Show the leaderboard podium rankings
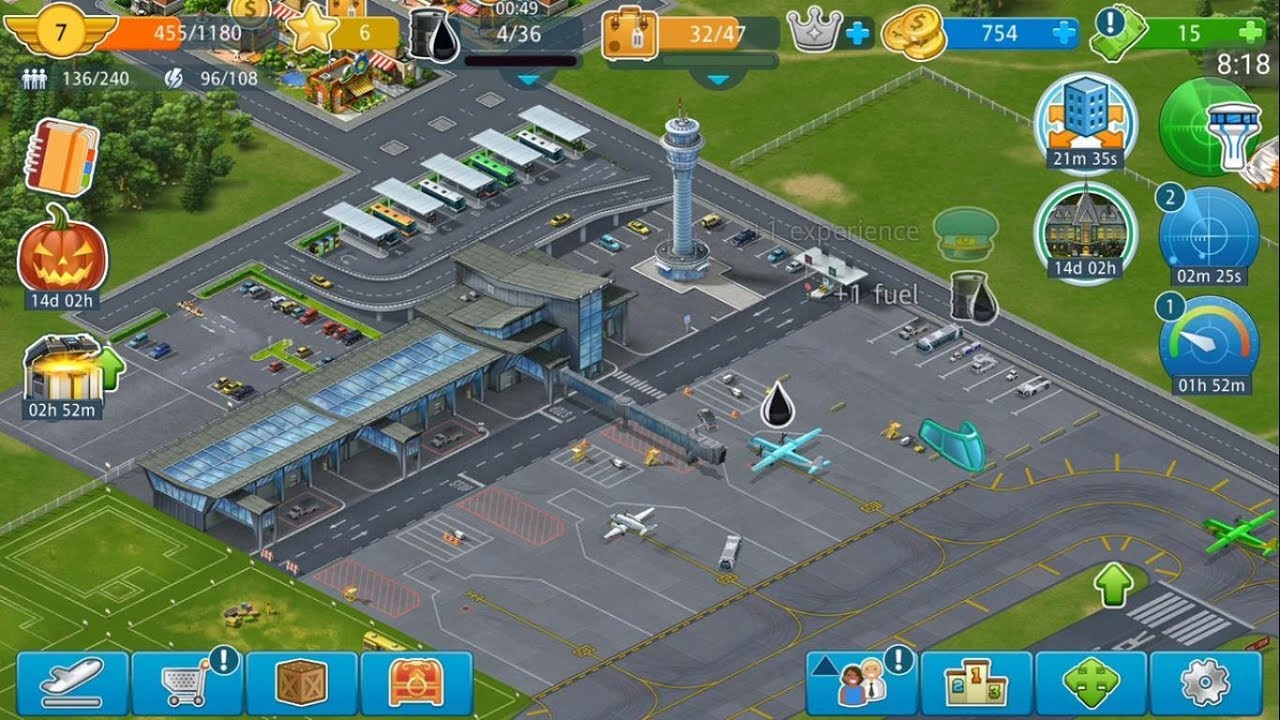The width and height of the screenshot is (1280, 720). 976,684
